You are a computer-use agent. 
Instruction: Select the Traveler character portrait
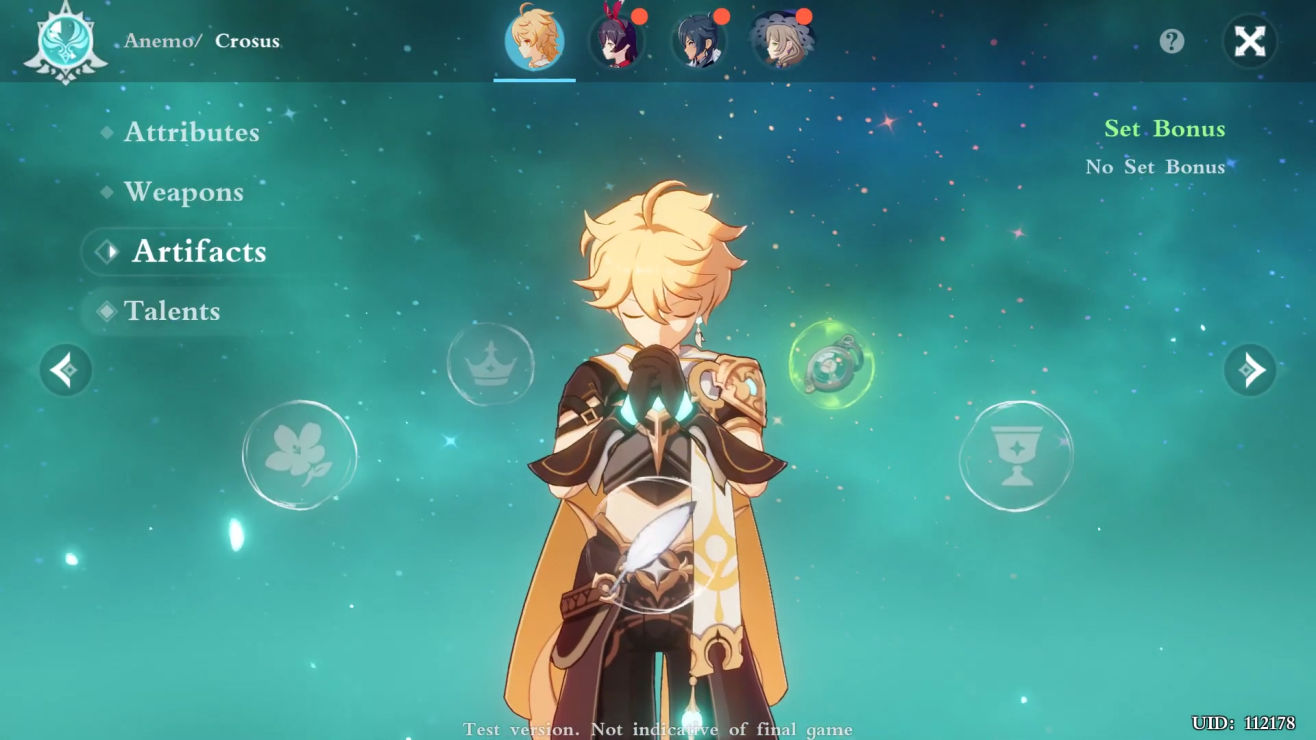[x=534, y=42]
